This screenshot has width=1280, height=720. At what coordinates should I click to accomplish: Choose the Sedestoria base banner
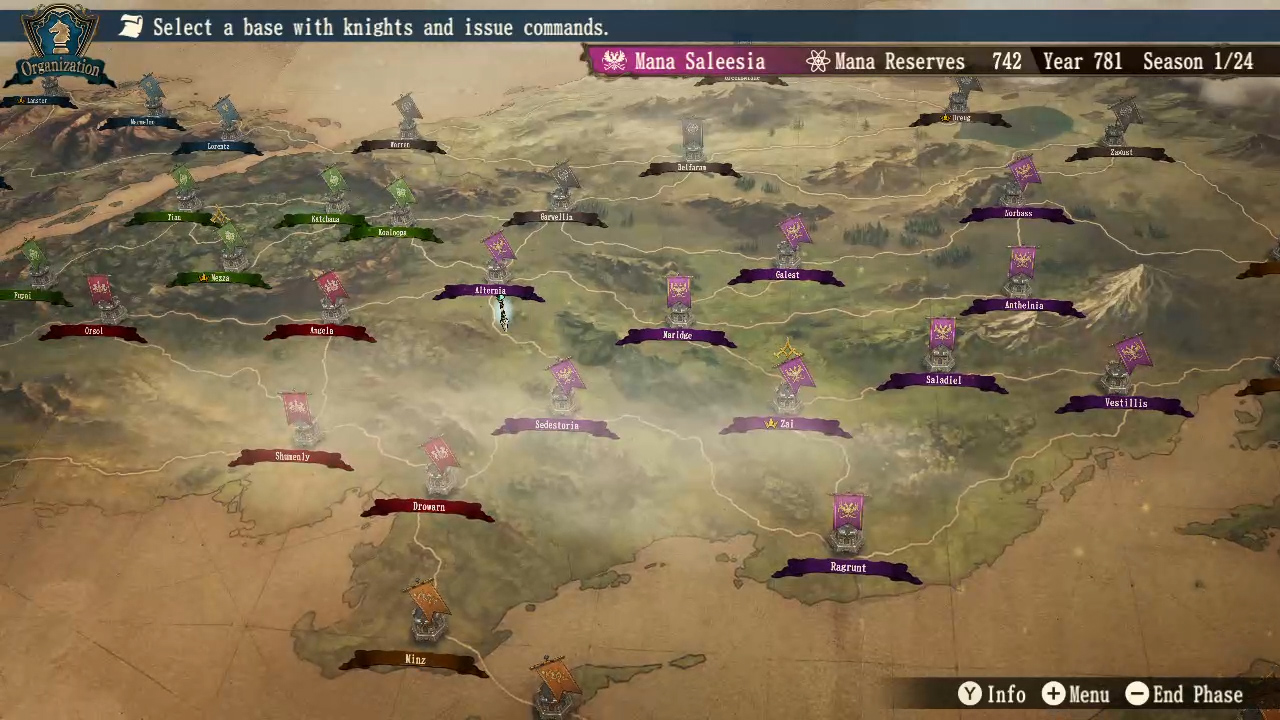(x=556, y=426)
